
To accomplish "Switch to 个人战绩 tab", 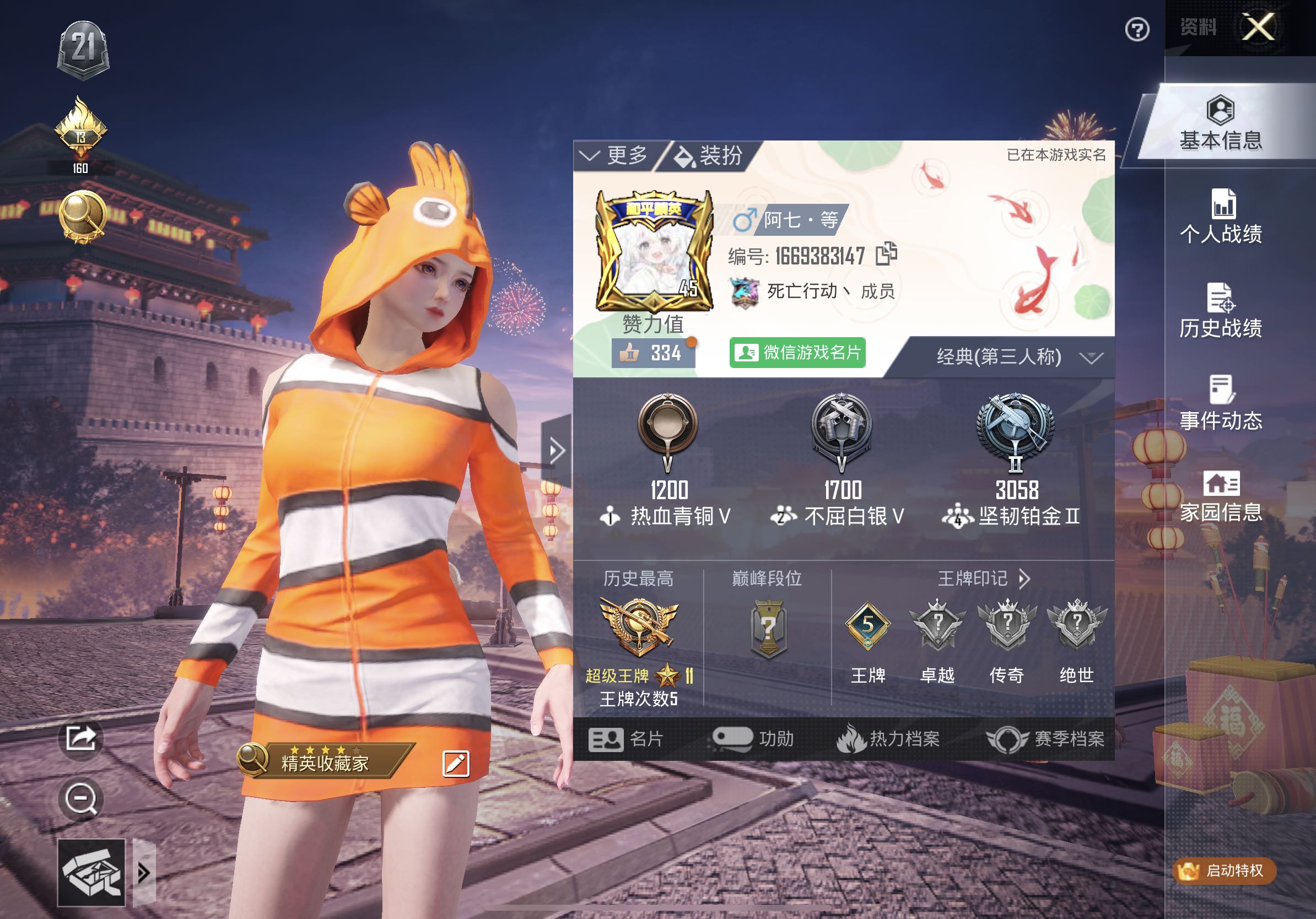I will click(1221, 218).
